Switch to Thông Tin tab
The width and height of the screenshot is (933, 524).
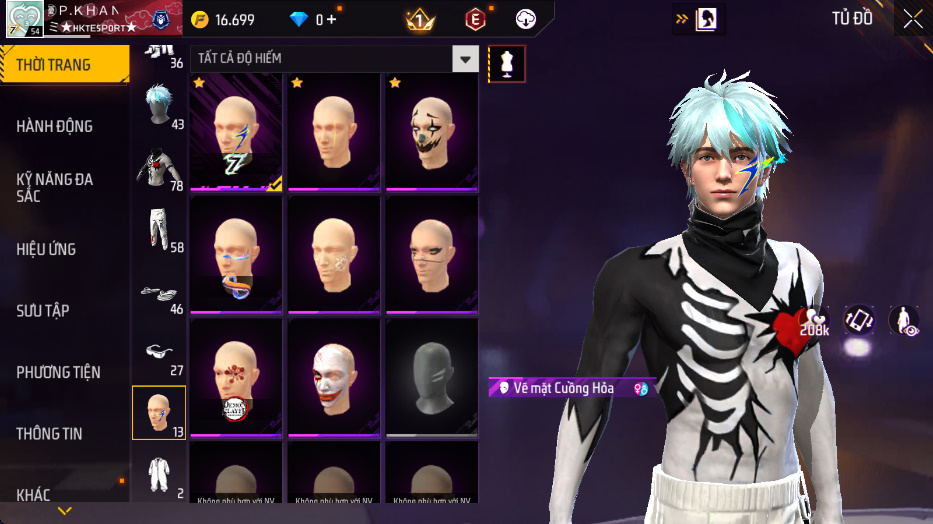click(x=50, y=434)
